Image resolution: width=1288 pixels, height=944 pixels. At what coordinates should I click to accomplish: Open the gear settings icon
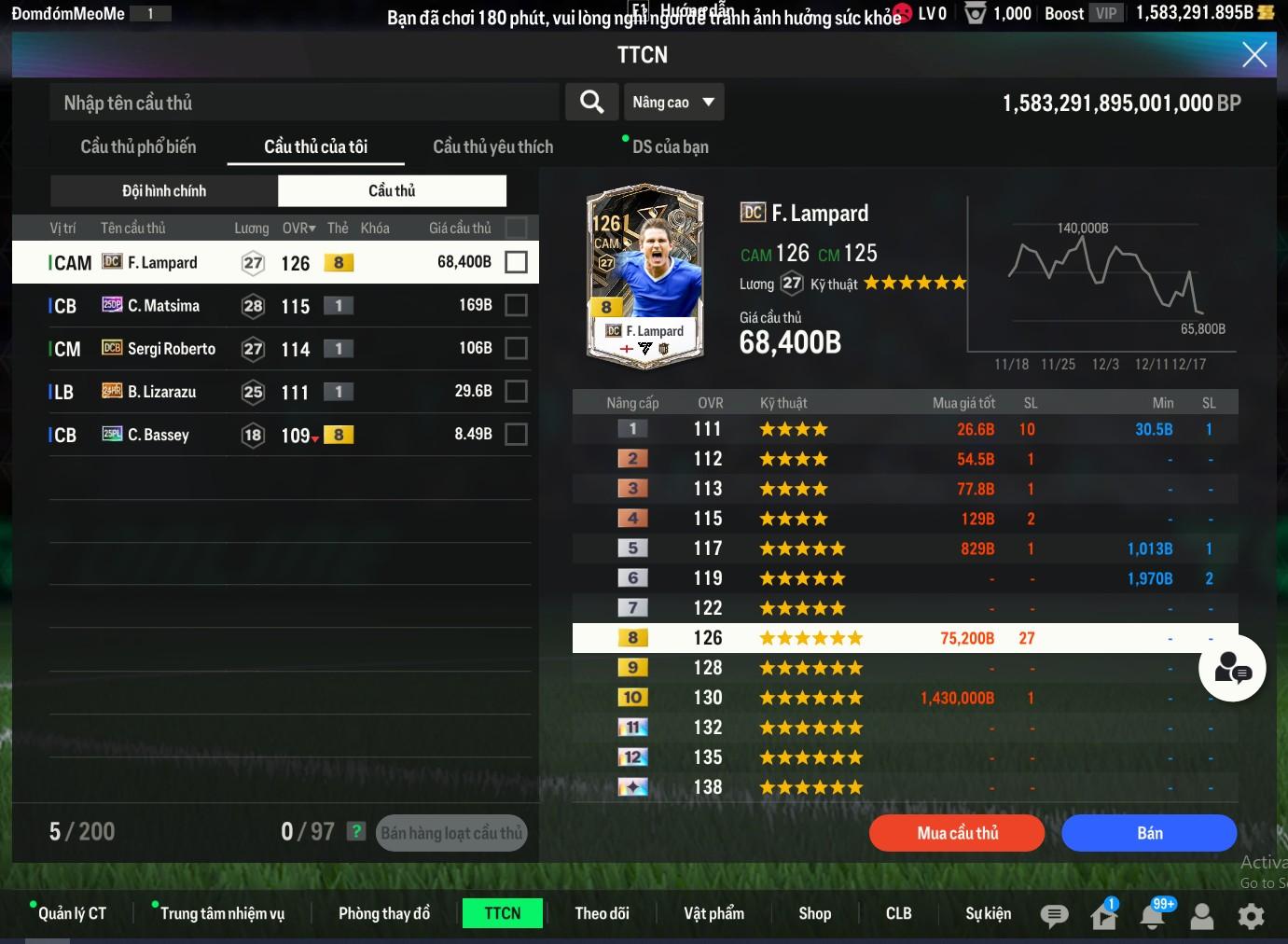pos(1251,916)
